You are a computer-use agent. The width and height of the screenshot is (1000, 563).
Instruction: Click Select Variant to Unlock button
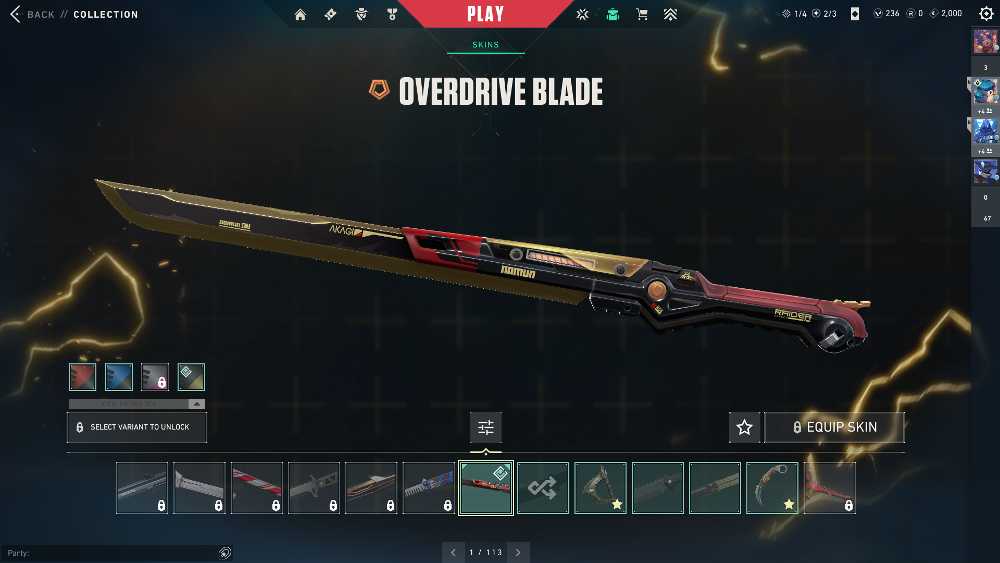(136, 427)
